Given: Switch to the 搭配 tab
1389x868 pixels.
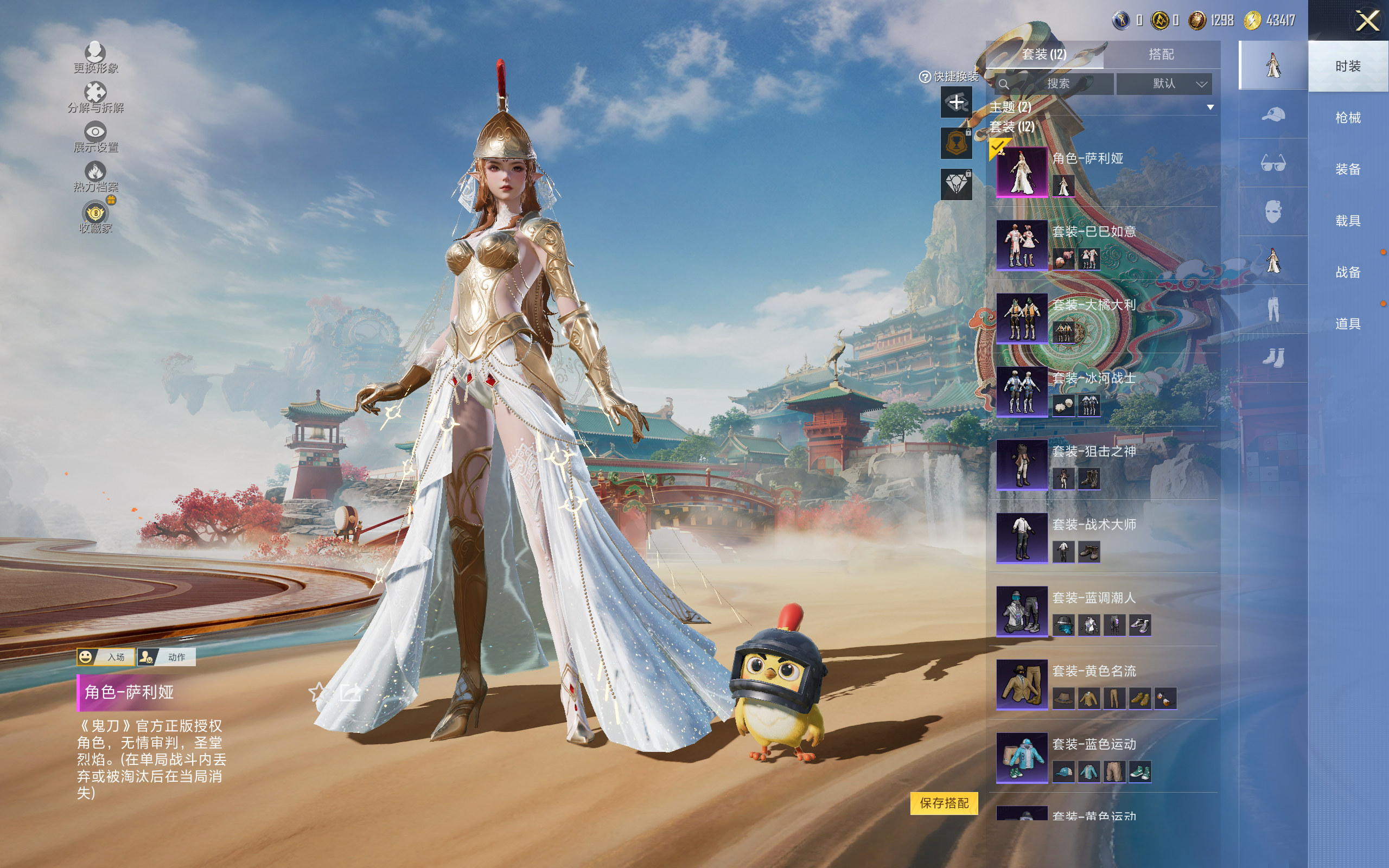Looking at the screenshot, I should coord(1161,55).
